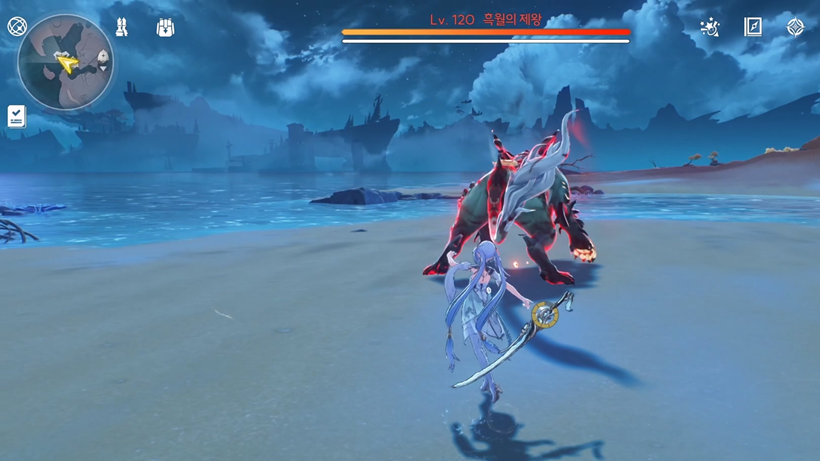
Task: Open the compass guidebook icon
Action: click(753, 27)
